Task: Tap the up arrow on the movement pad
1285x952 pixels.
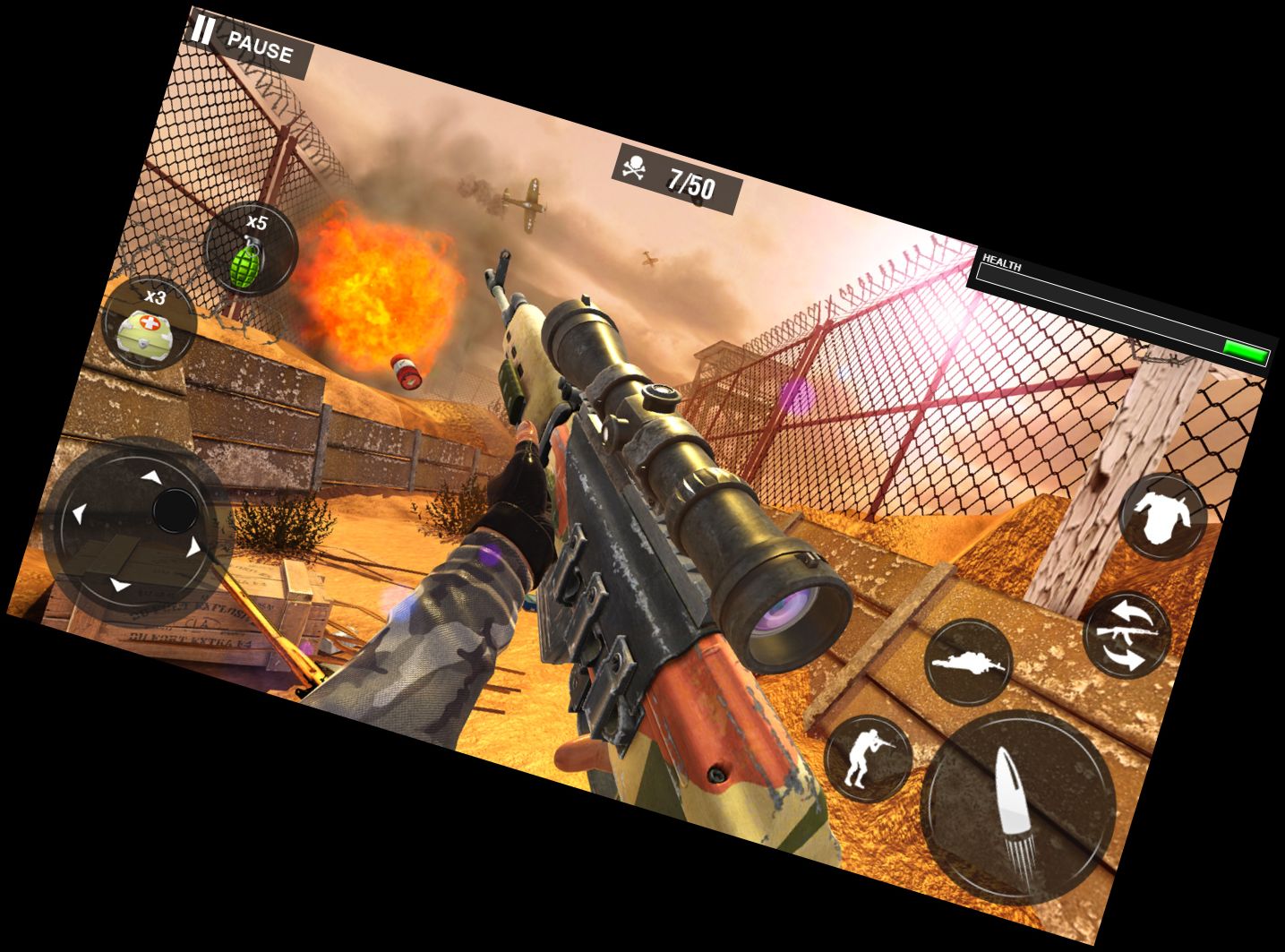Action: pos(150,477)
